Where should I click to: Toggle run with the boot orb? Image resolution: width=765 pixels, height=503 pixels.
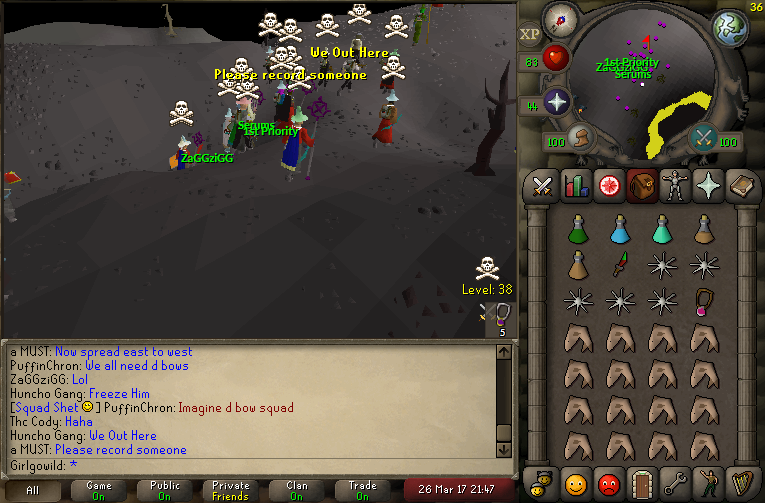pyautogui.click(x=578, y=138)
